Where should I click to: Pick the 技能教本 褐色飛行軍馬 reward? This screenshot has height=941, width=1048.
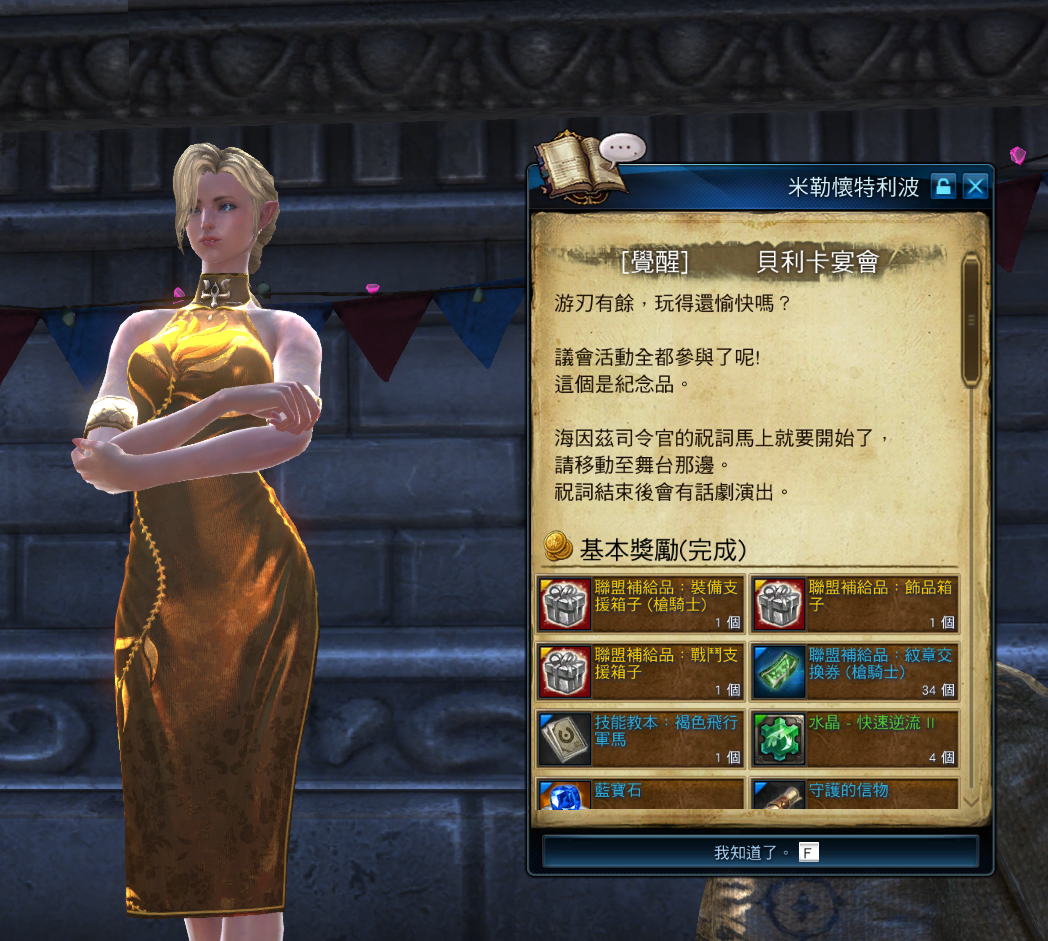pyautogui.click(x=640, y=739)
